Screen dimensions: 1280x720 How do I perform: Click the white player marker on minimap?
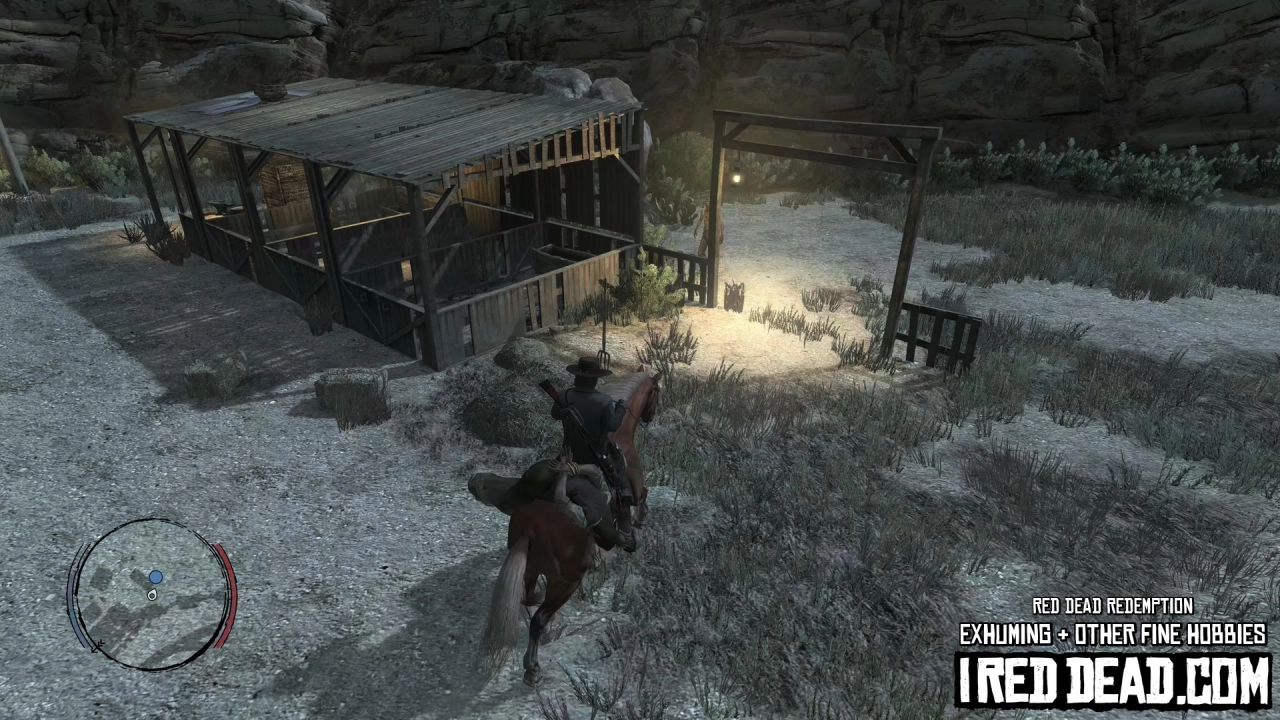coord(152,596)
